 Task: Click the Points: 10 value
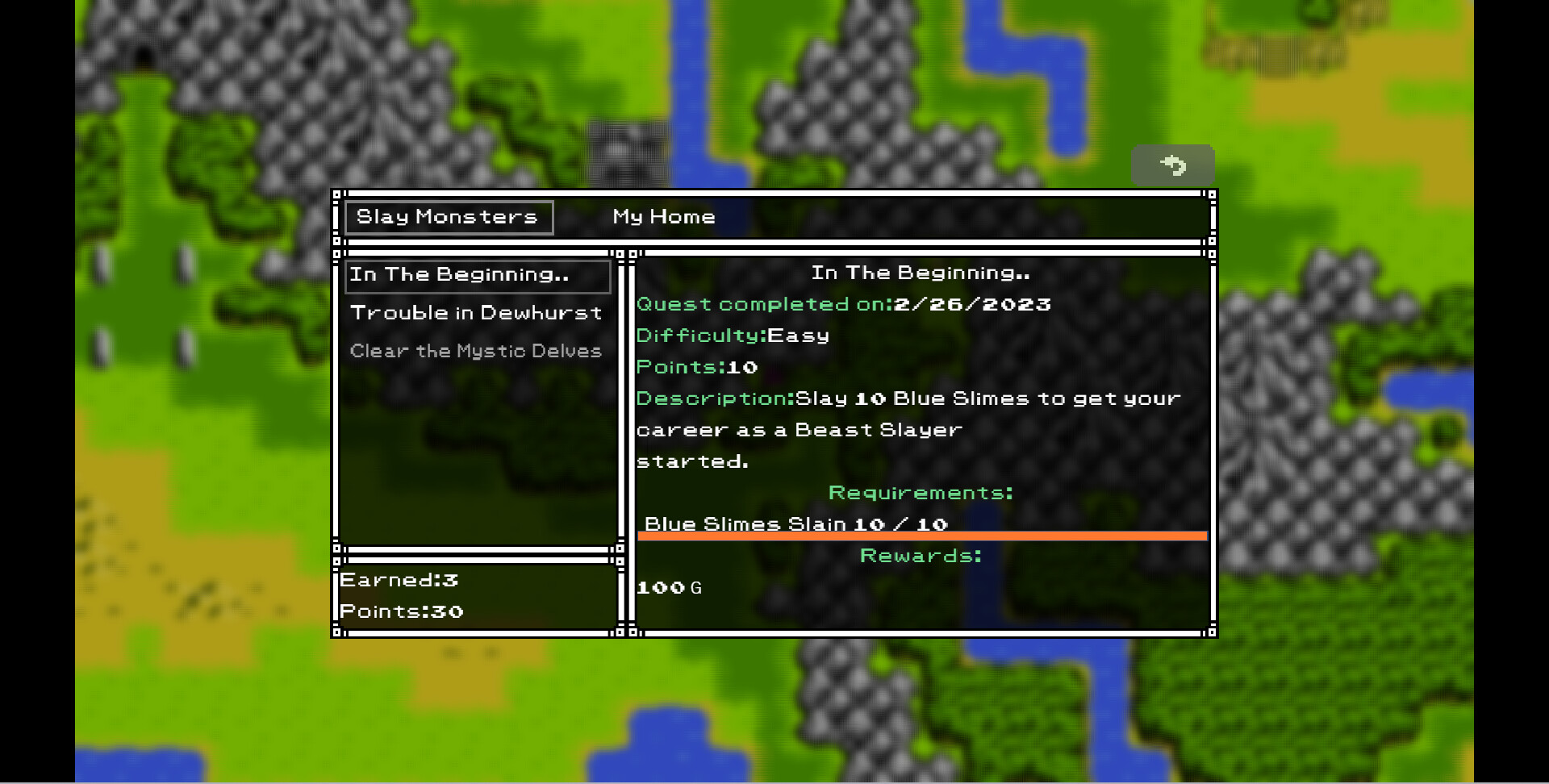tap(696, 367)
